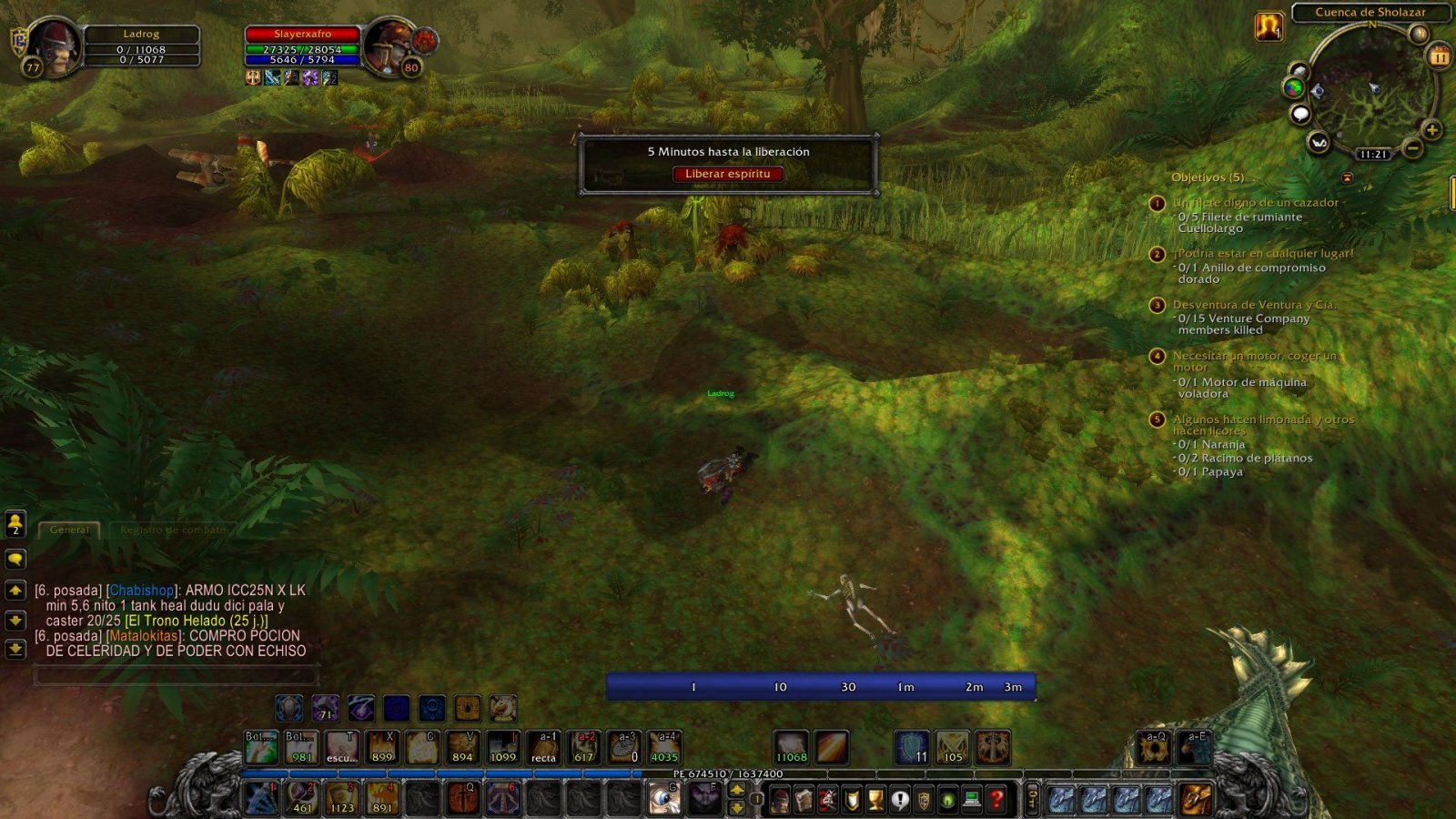Open quest Un filete digno de un cazador
The image size is (1456, 819).
point(1255,203)
